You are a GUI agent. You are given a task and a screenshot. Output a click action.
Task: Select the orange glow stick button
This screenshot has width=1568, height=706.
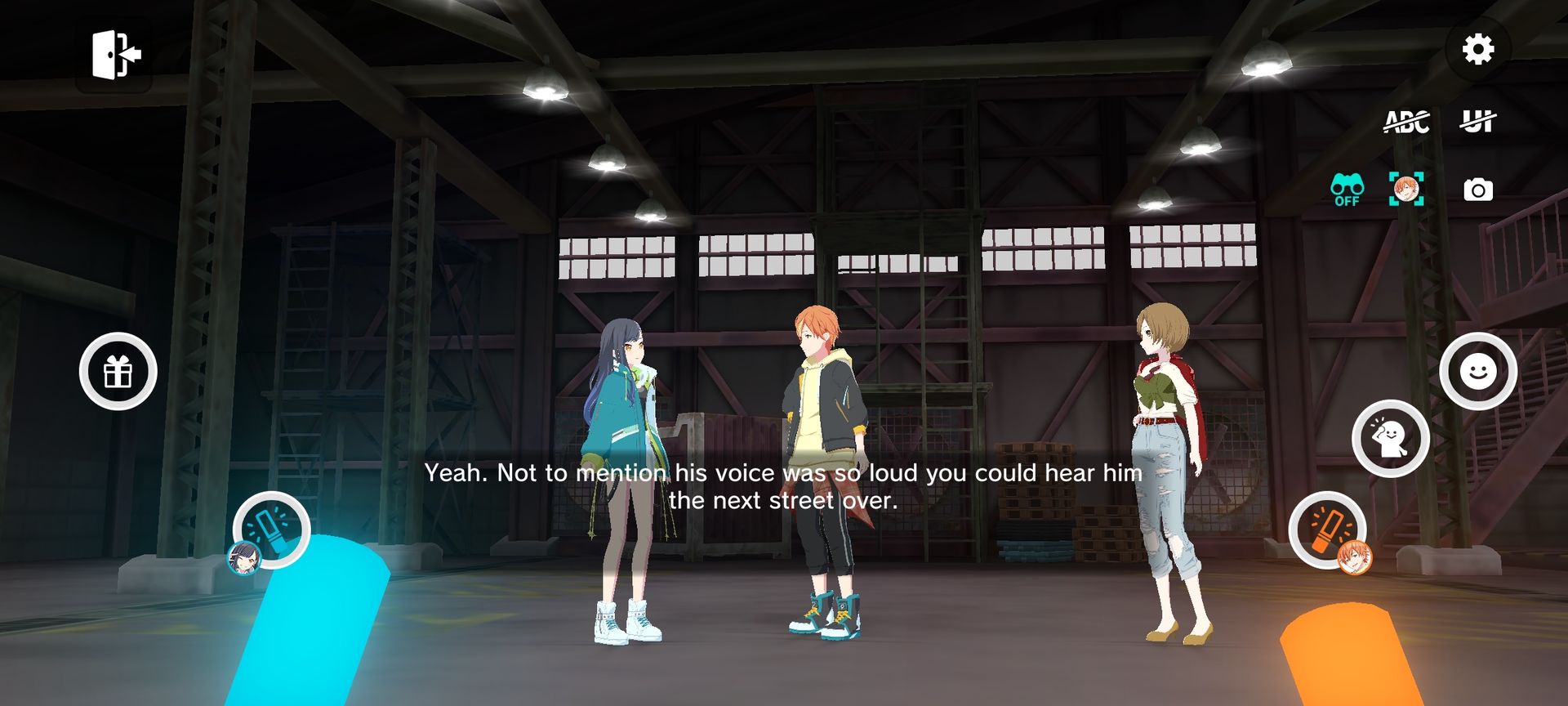(1327, 529)
